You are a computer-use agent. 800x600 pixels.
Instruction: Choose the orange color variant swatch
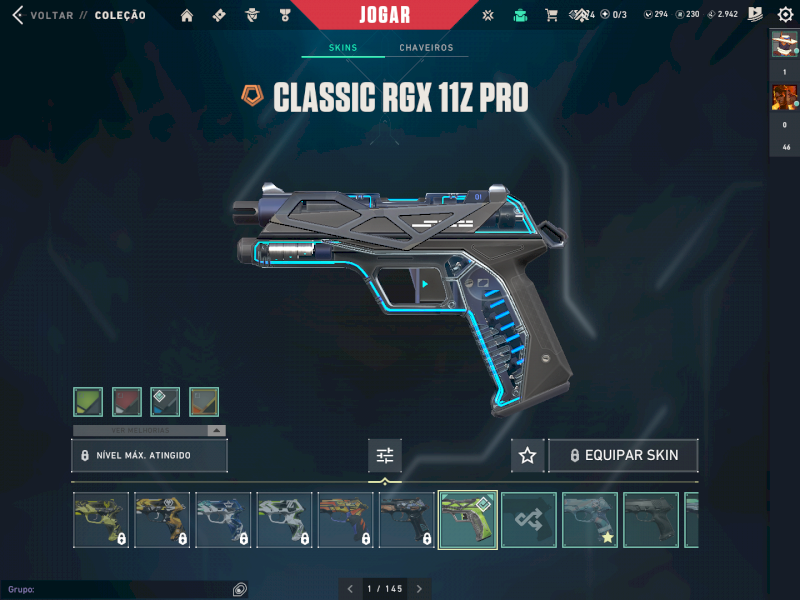(204, 402)
